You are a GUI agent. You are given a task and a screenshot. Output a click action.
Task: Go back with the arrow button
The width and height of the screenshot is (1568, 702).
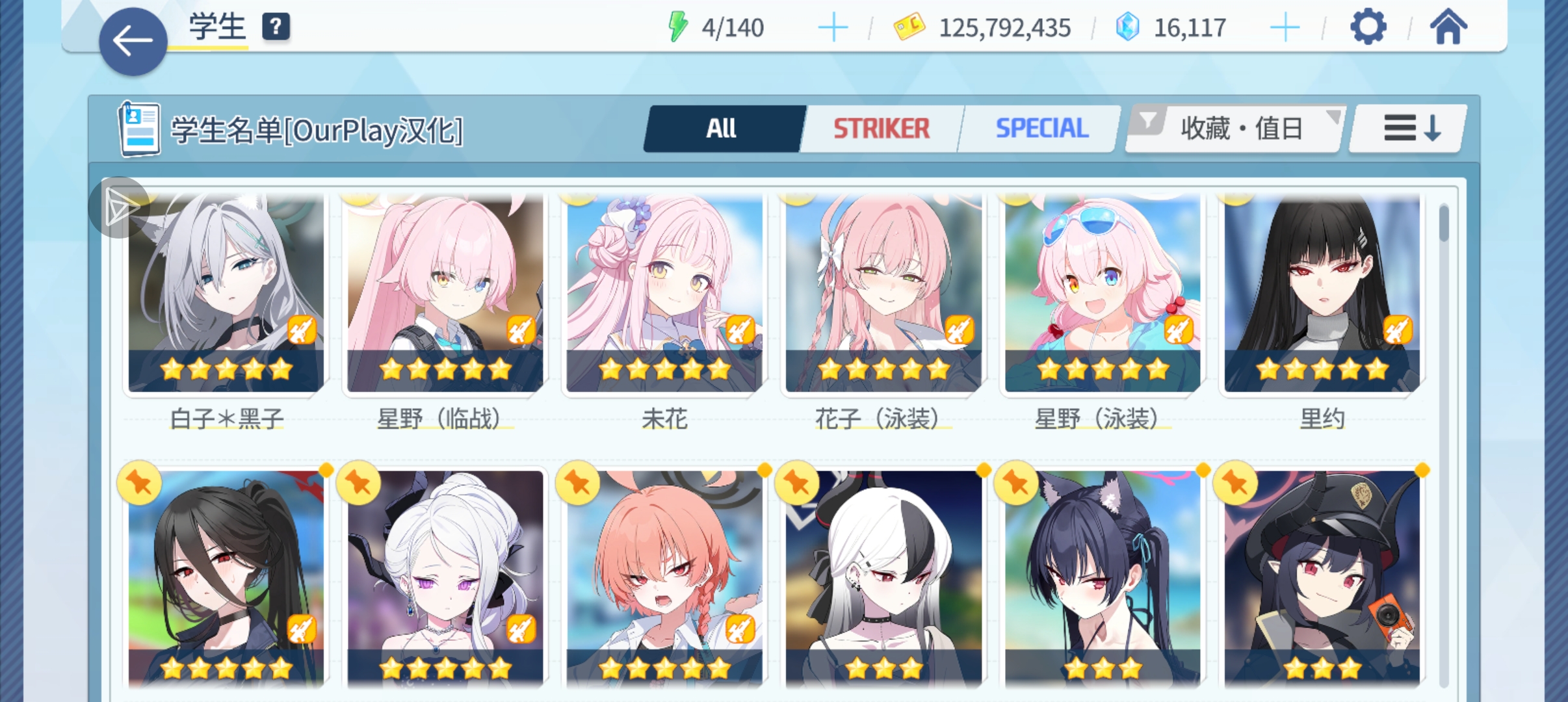pyautogui.click(x=133, y=42)
